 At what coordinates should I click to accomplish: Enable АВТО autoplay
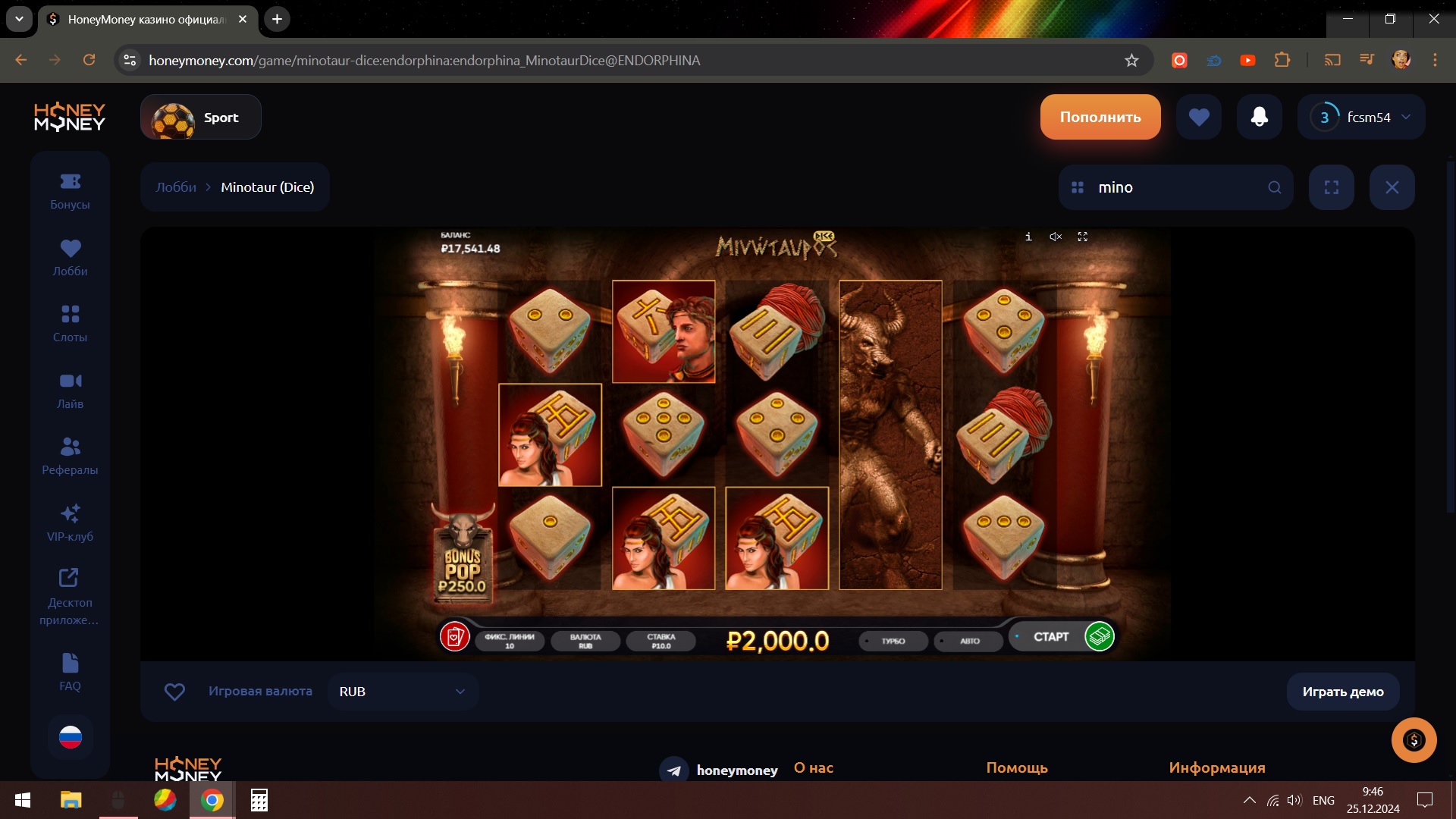[x=969, y=642]
